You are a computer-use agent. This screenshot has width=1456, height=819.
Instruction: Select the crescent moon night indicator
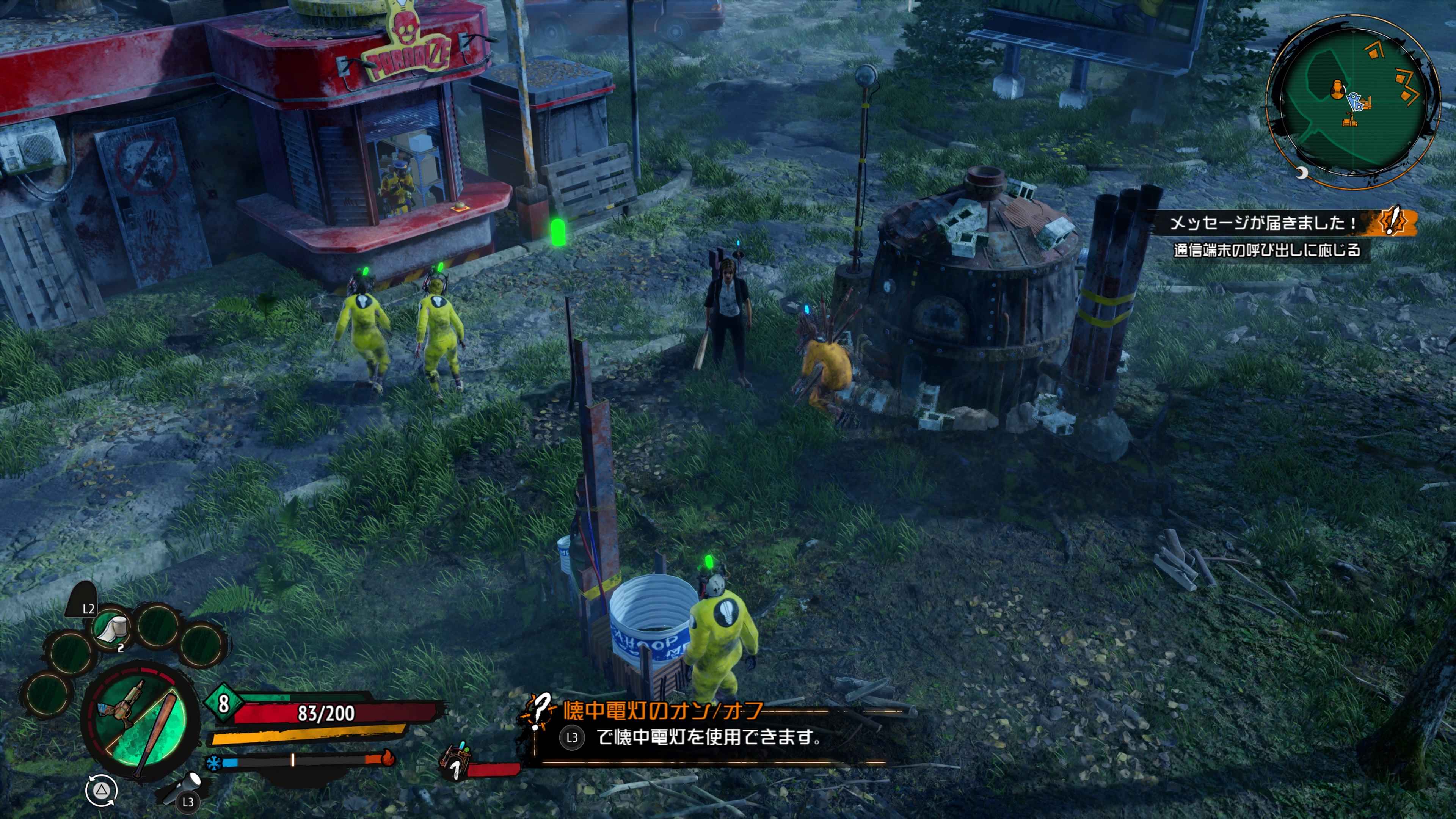click(1302, 173)
